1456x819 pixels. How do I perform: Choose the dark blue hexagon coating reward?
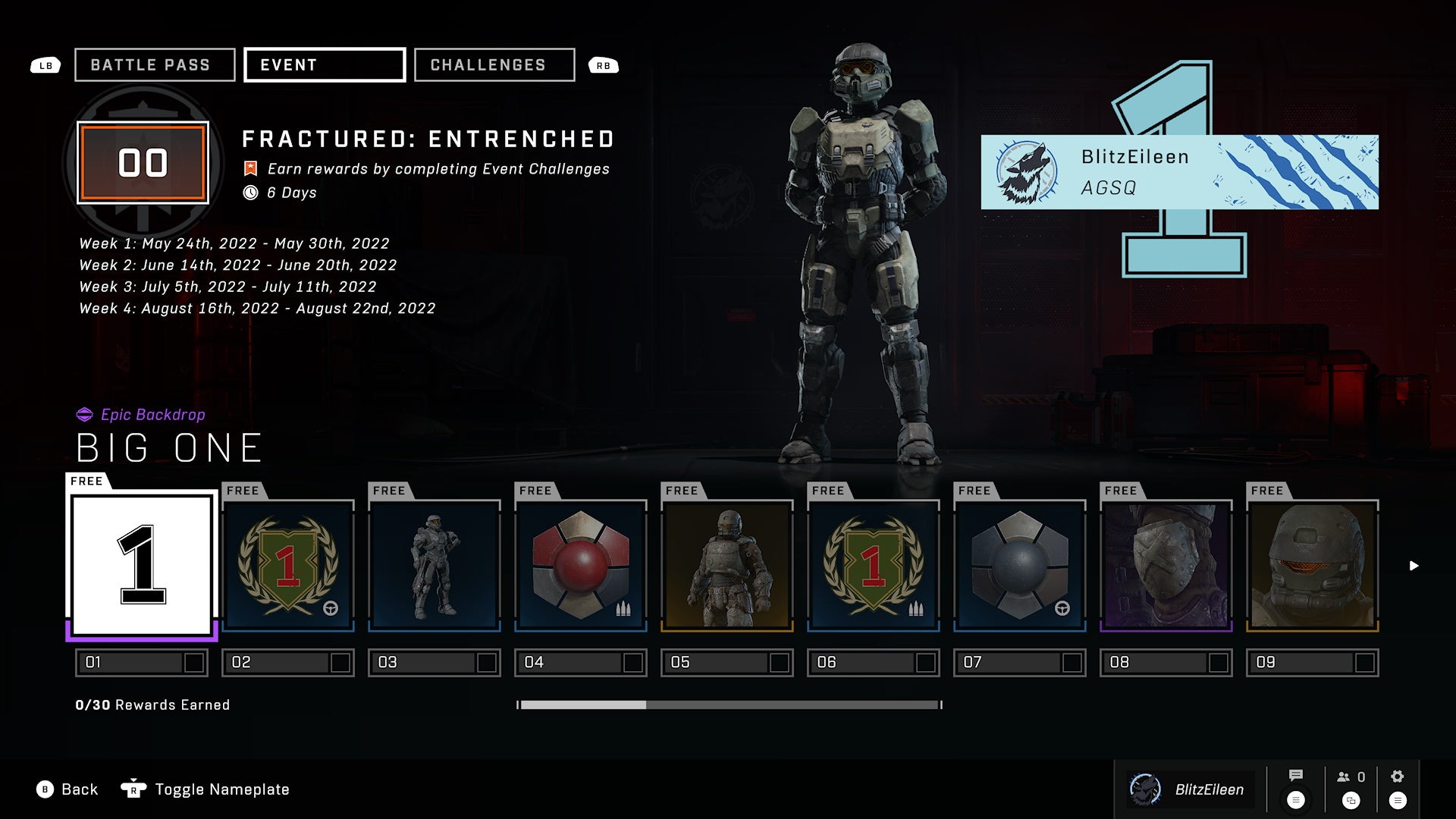(1020, 566)
